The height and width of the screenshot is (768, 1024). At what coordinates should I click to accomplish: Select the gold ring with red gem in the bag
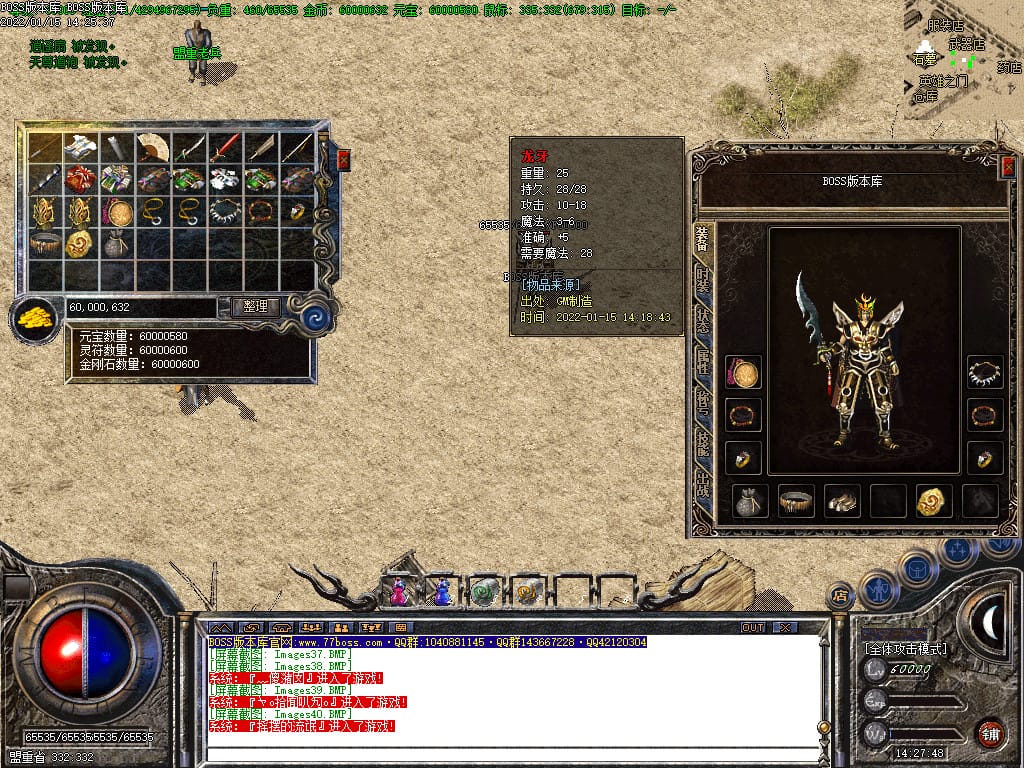tap(297, 211)
